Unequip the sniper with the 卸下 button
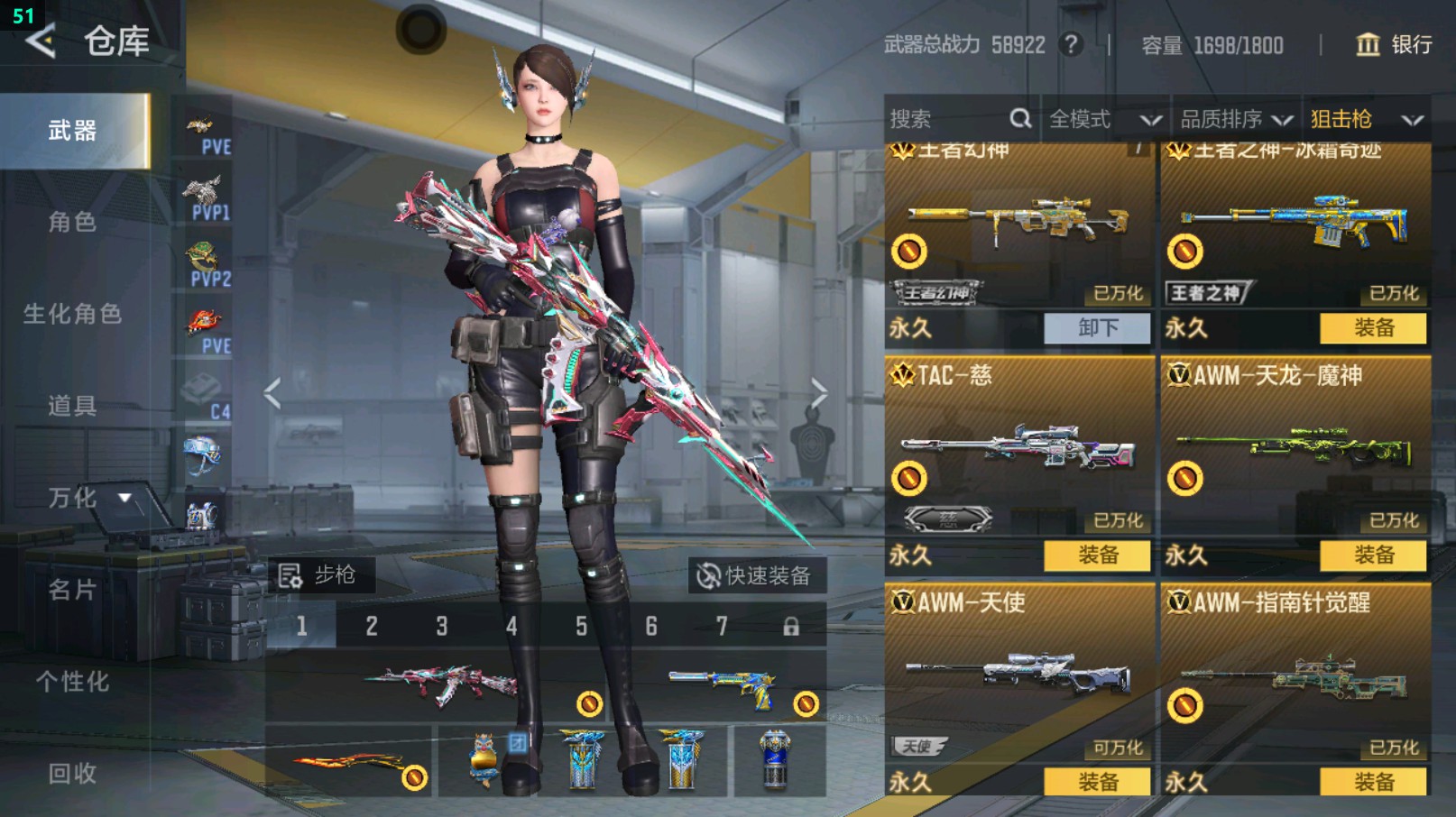Screen dimensions: 1456x817 pyautogui.click(x=1097, y=328)
